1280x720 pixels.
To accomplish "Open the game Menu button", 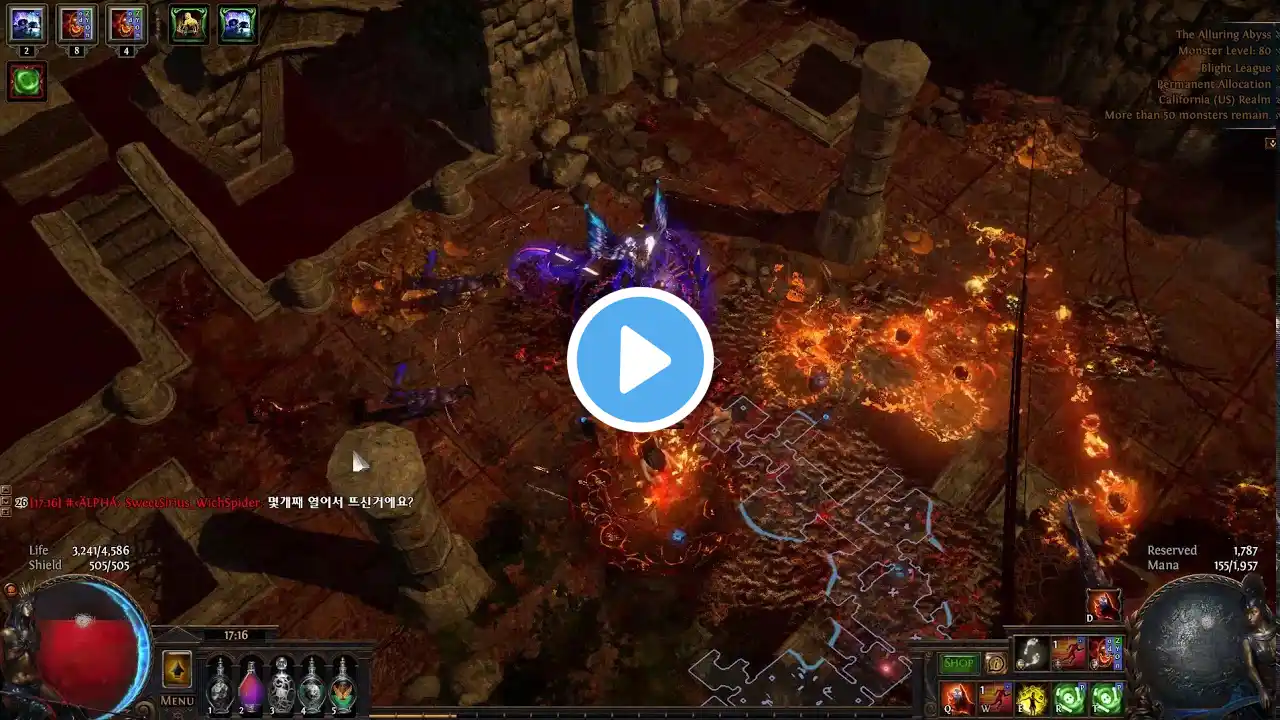I will pyautogui.click(x=177, y=700).
